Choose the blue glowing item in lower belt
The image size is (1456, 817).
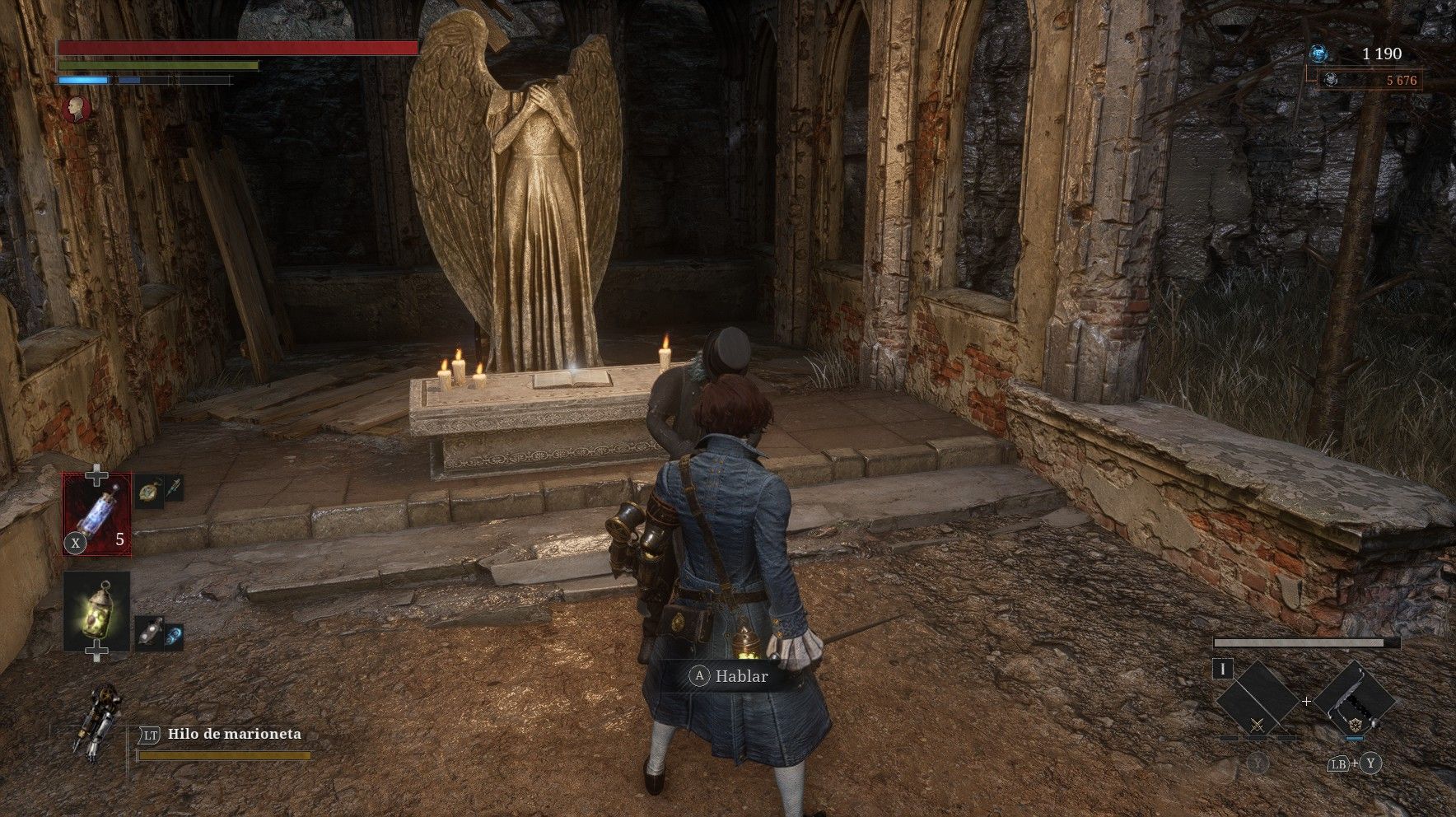(x=174, y=636)
